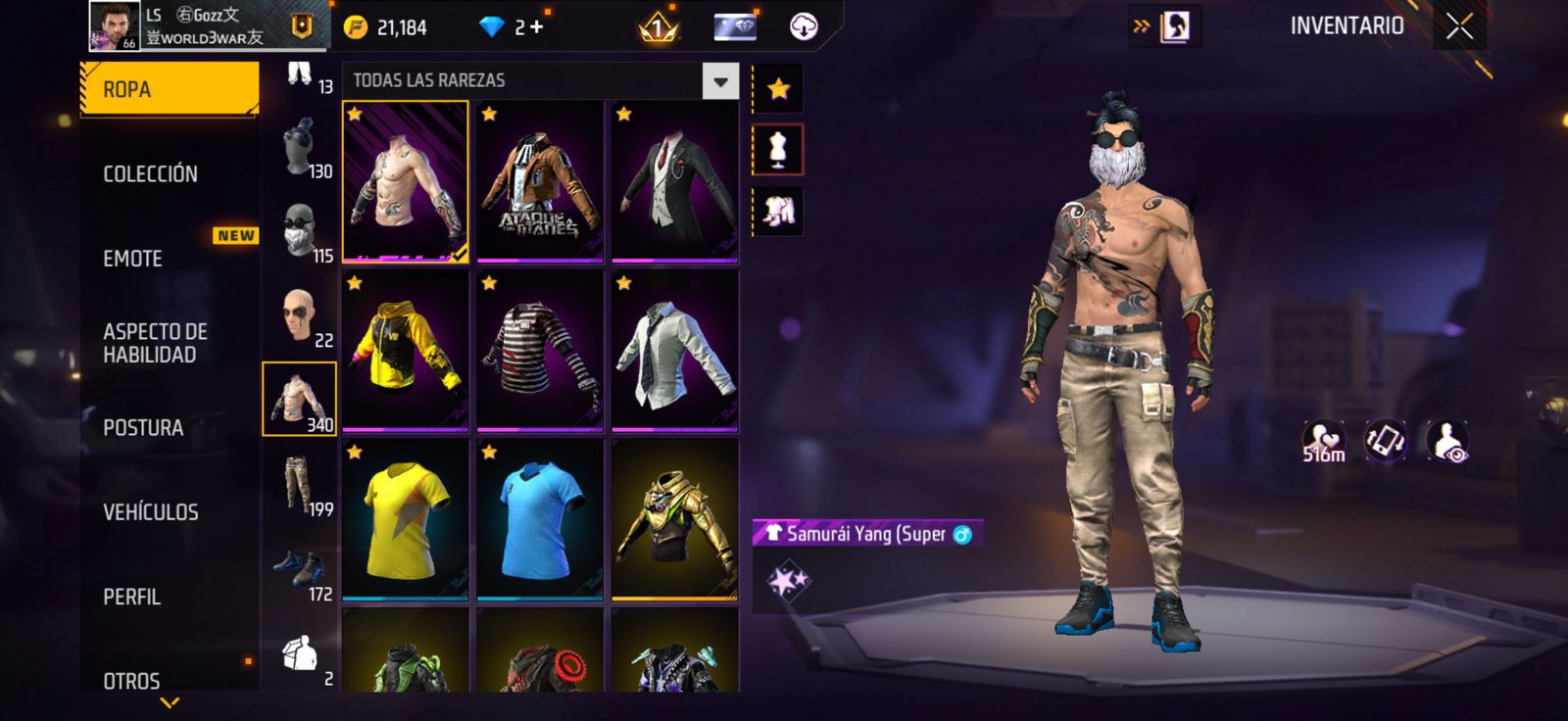This screenshot has width=1568, height=721.
Task: Expand the Todas las Rarezas dropdown
Action: pyautogui.click(x=720, y=81)
